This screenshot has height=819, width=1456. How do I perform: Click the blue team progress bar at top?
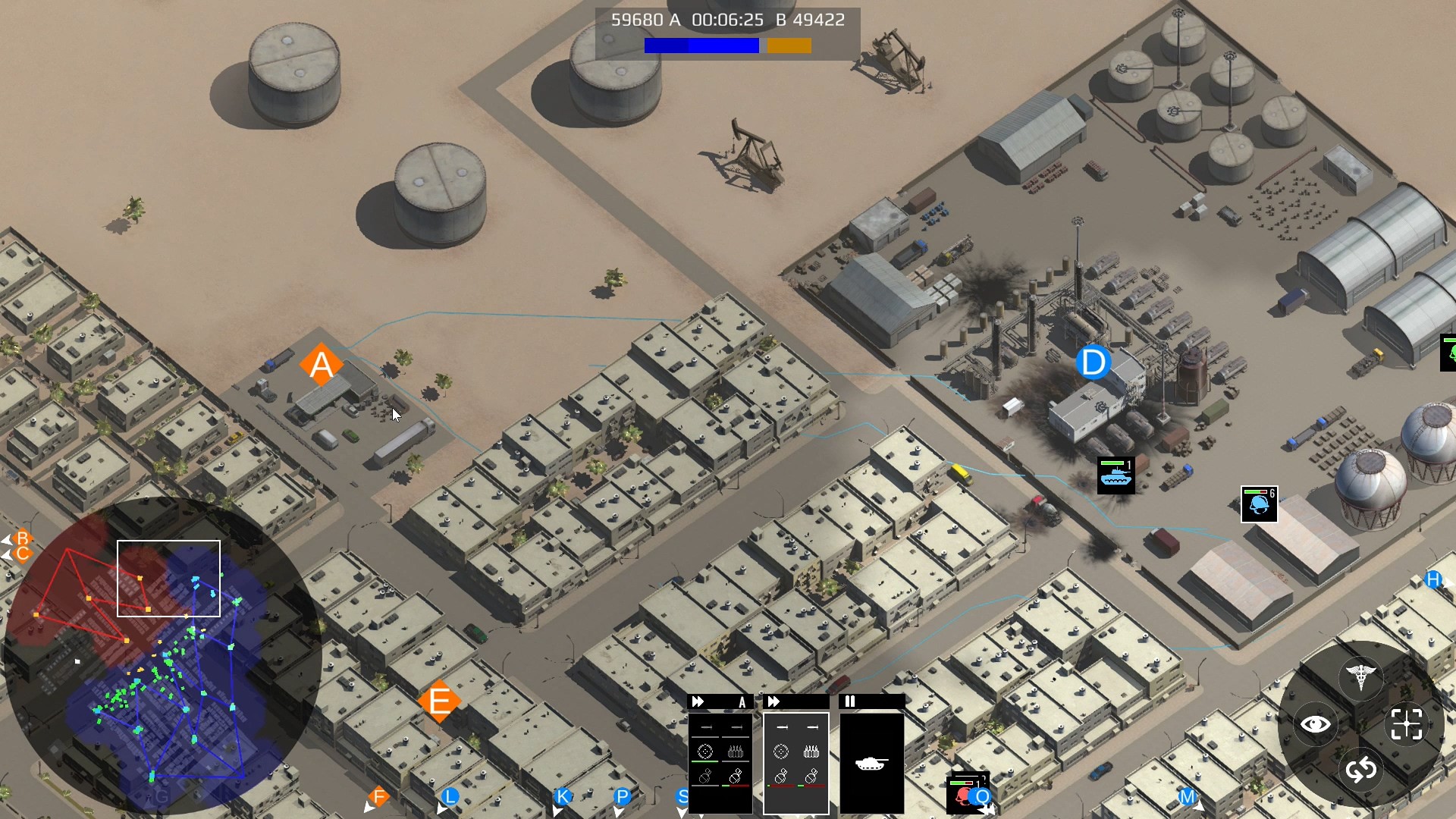pos(701,45)
